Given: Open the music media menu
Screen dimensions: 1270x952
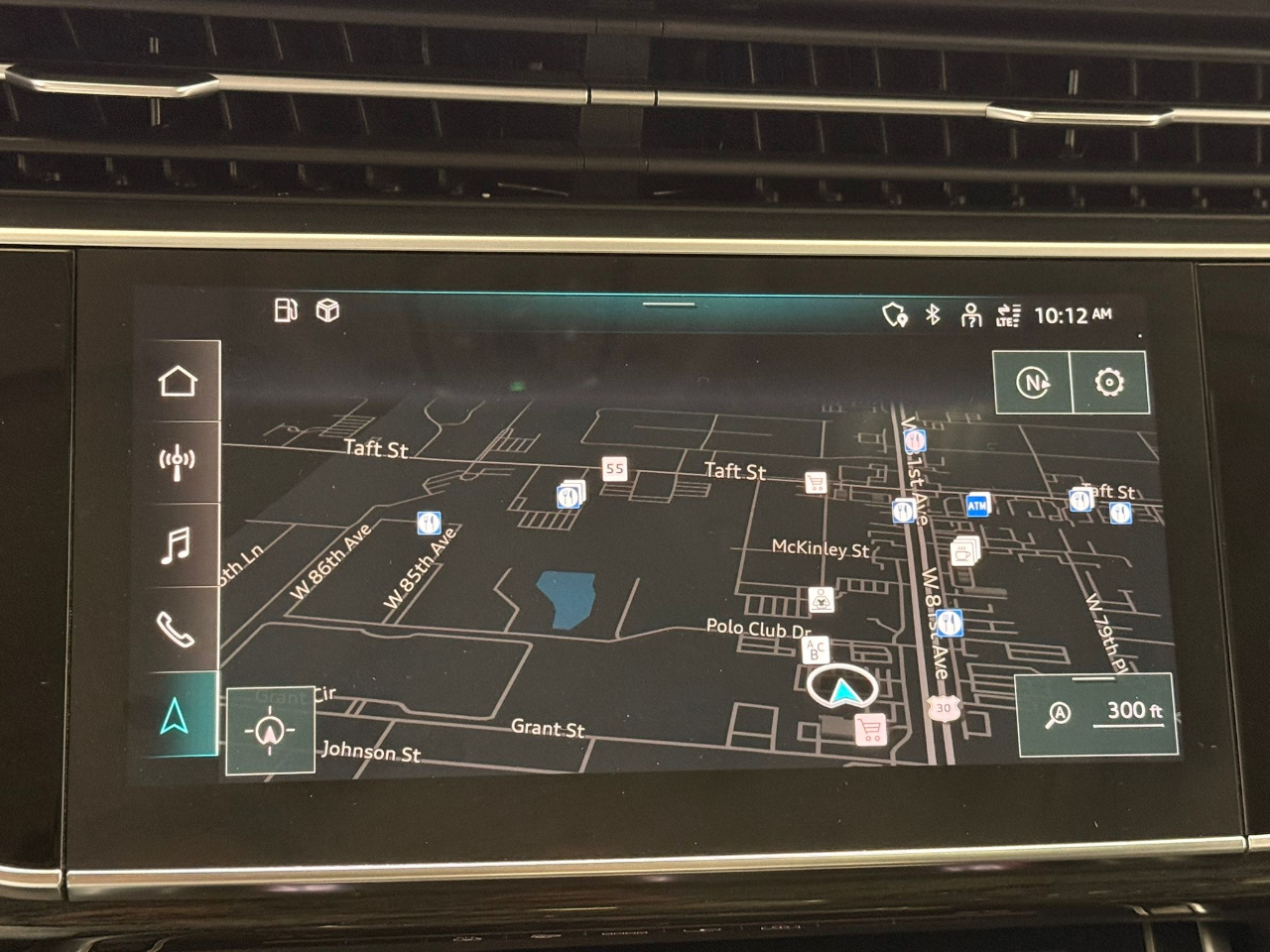Looking at the screenshot, I should tap(177, 544).
